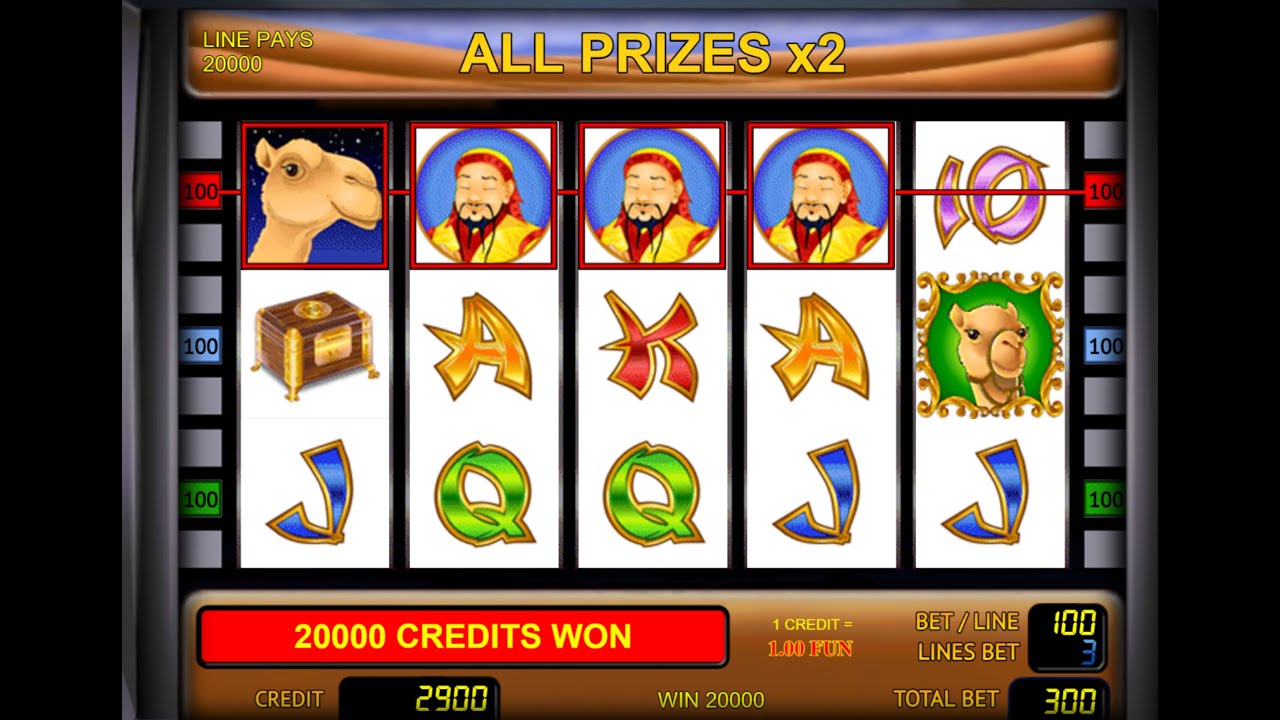Click the green-framed camel bonus symbol
Viewport: 1280px width, 720px height.
pyautogui.click(x=988, y=345)
